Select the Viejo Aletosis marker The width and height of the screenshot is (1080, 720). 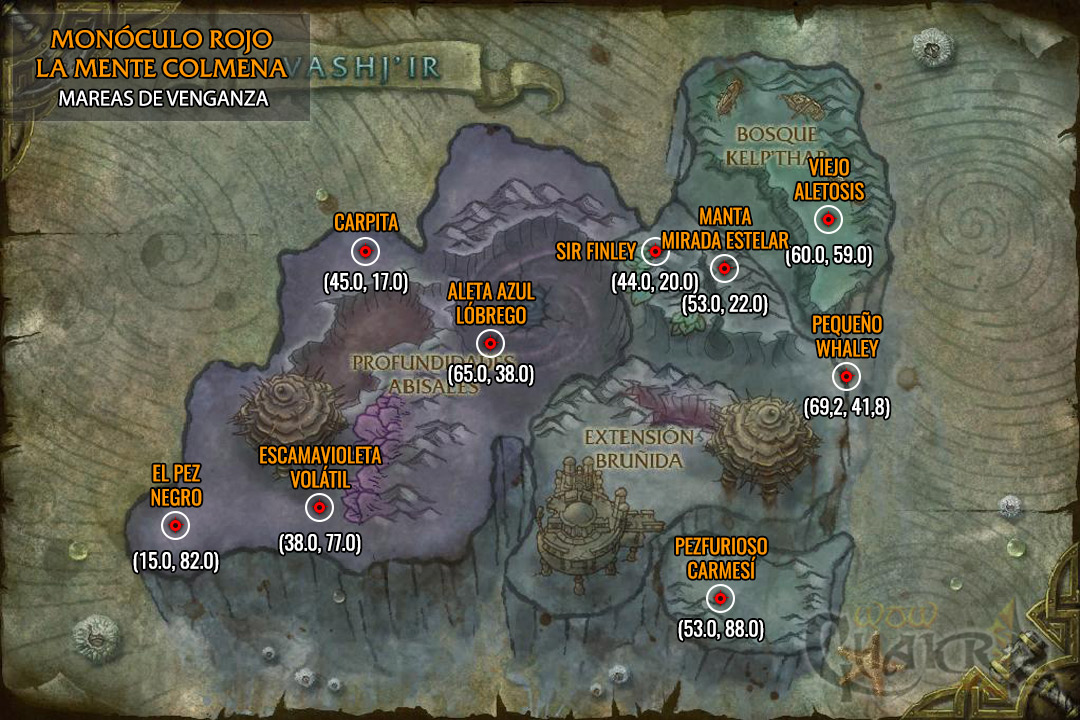pyautogui.click(x=828, y=220)
